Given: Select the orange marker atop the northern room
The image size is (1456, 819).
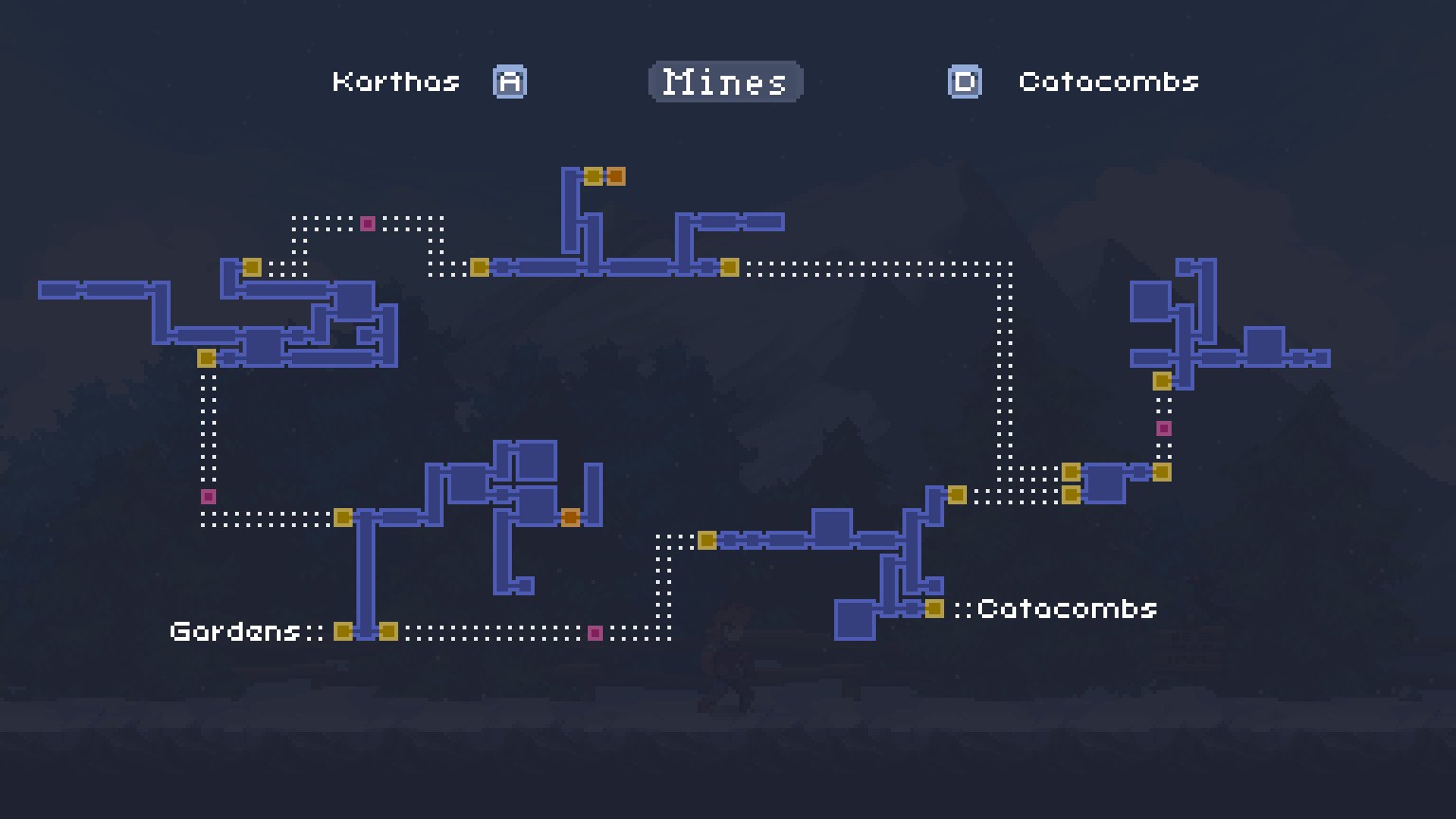Looking at the screenshot, I should (x=617, y=175).
